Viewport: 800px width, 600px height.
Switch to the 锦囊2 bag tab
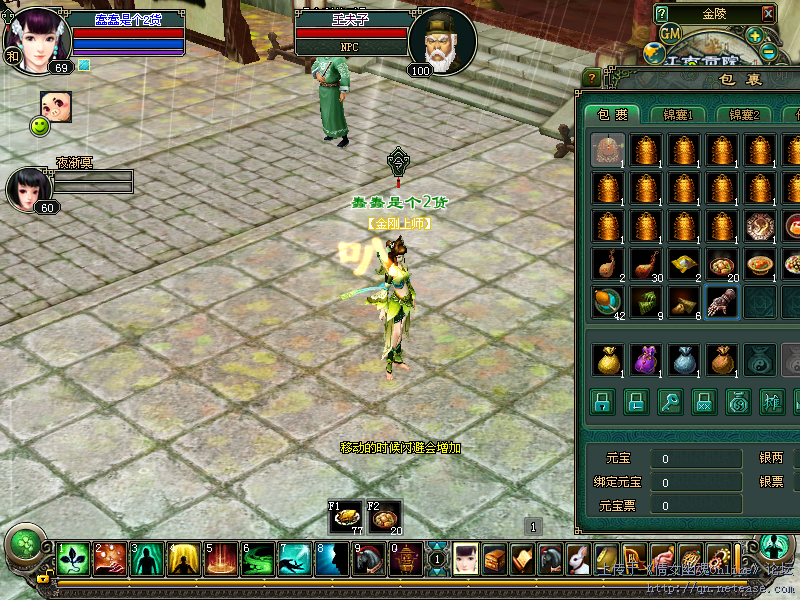coord(743,114)
